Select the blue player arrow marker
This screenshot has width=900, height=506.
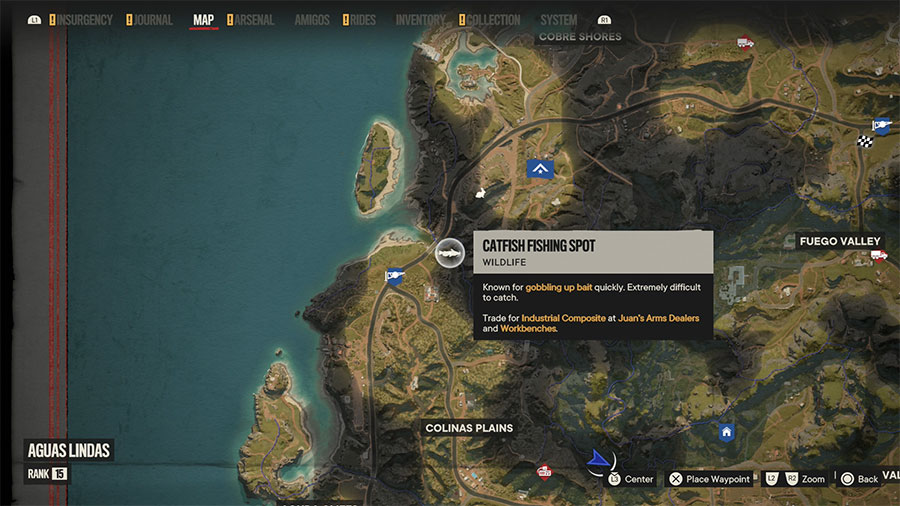pyautogui.click(x=598, y=459)
